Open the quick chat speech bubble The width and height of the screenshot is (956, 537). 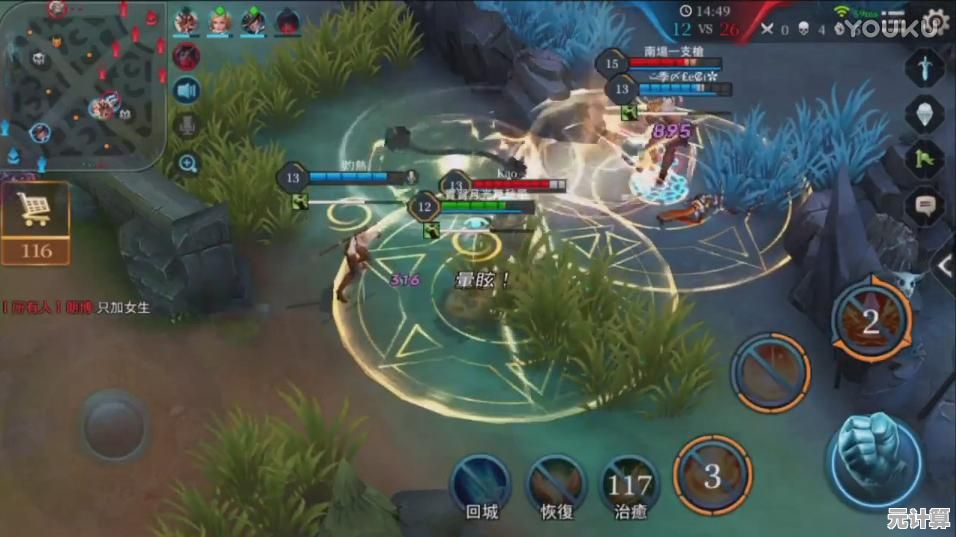pyautogui.click(x=925, y=207)
